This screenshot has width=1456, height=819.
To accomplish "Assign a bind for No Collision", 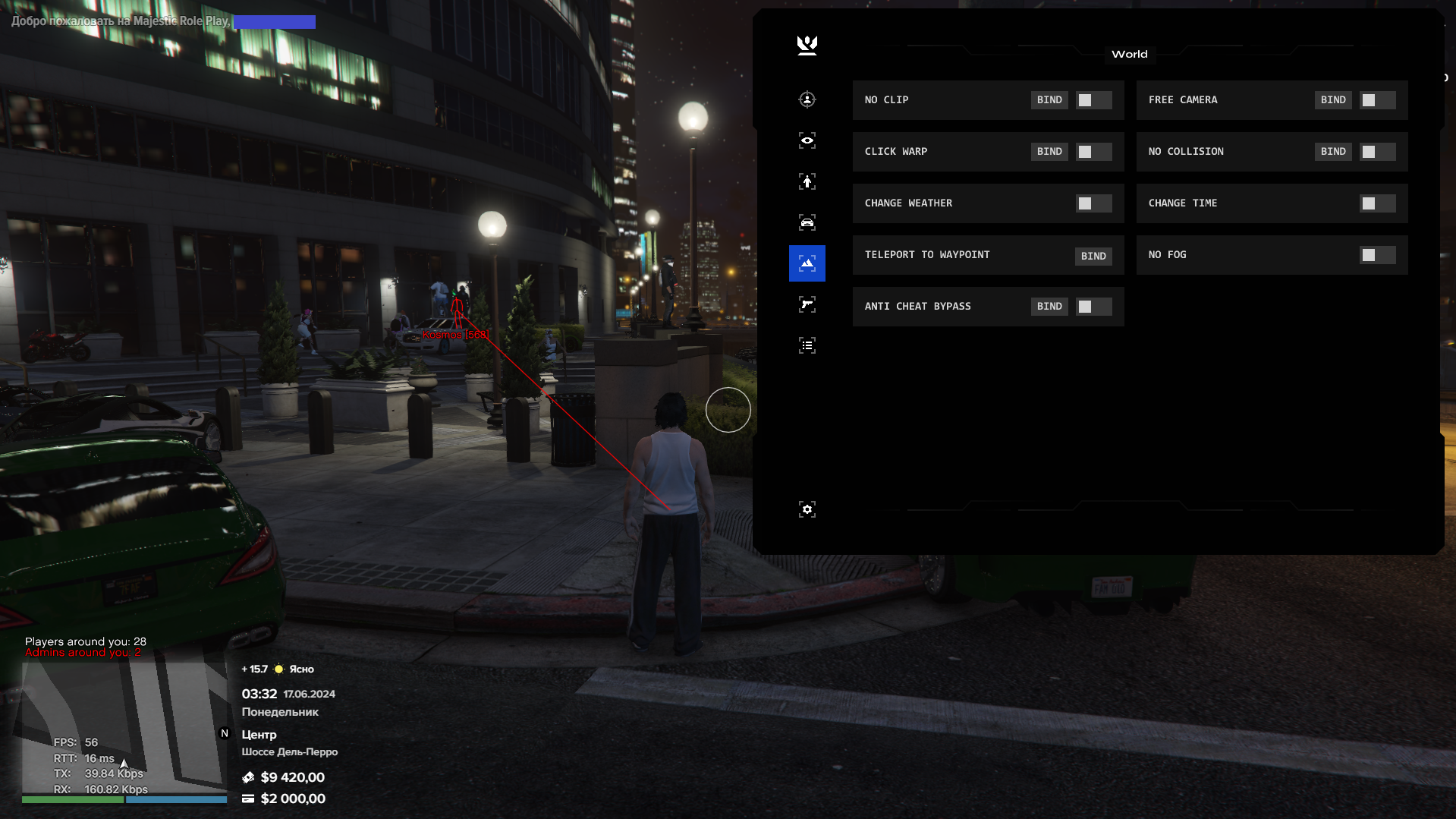I will pos(1333,152).
